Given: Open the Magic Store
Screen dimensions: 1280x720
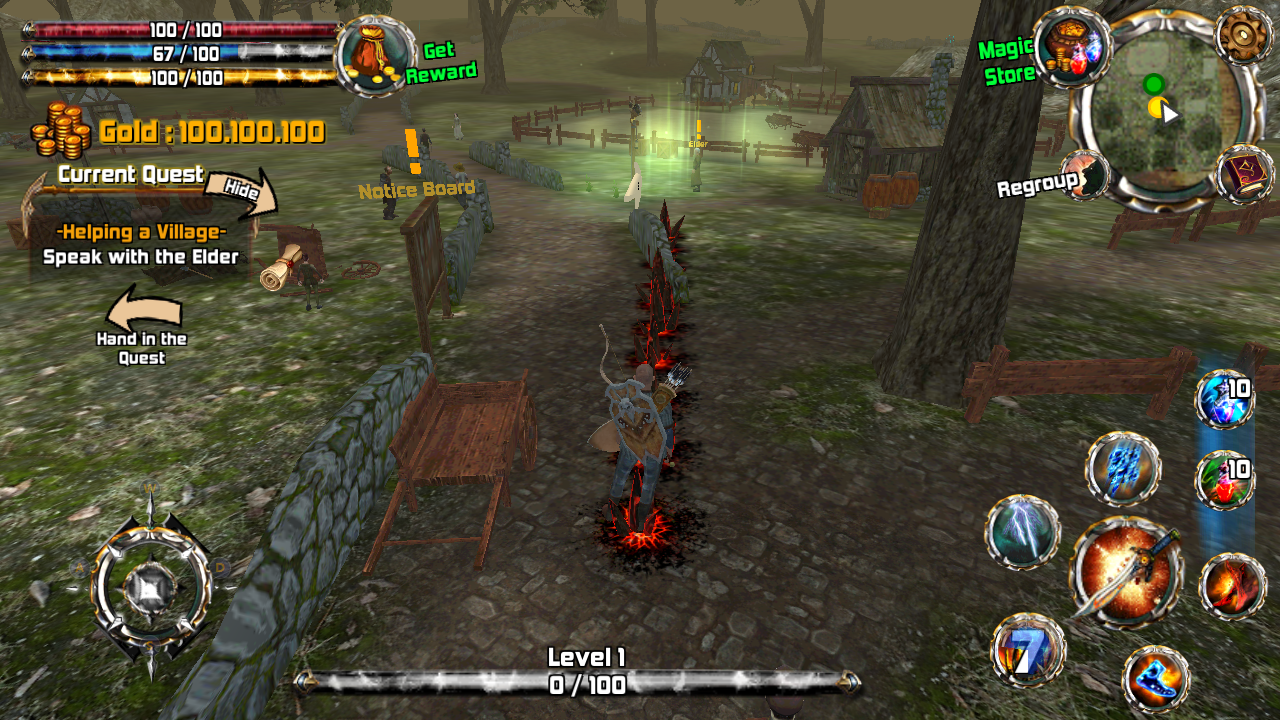Looking at the screenshot, I should (x=1073, y=46).
